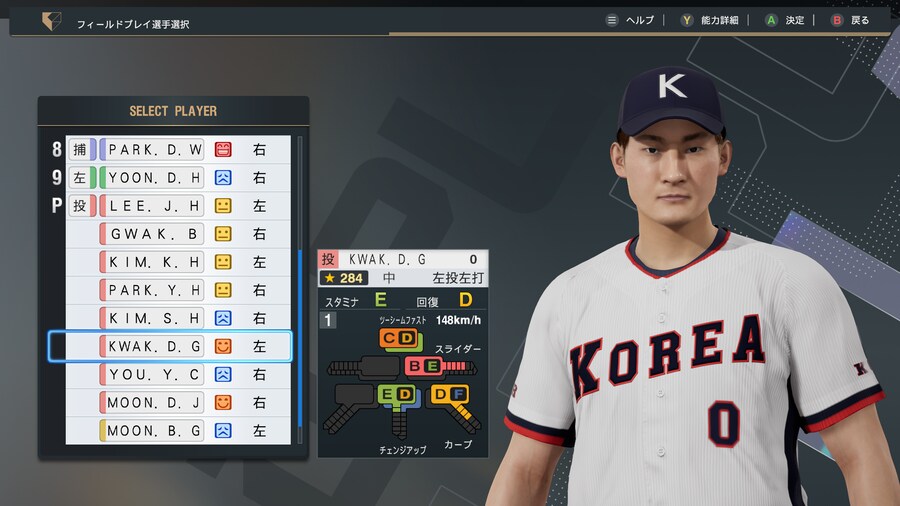Click the player list scrollbar
Viewport: 900px width, 506px height.
[298, 330]
